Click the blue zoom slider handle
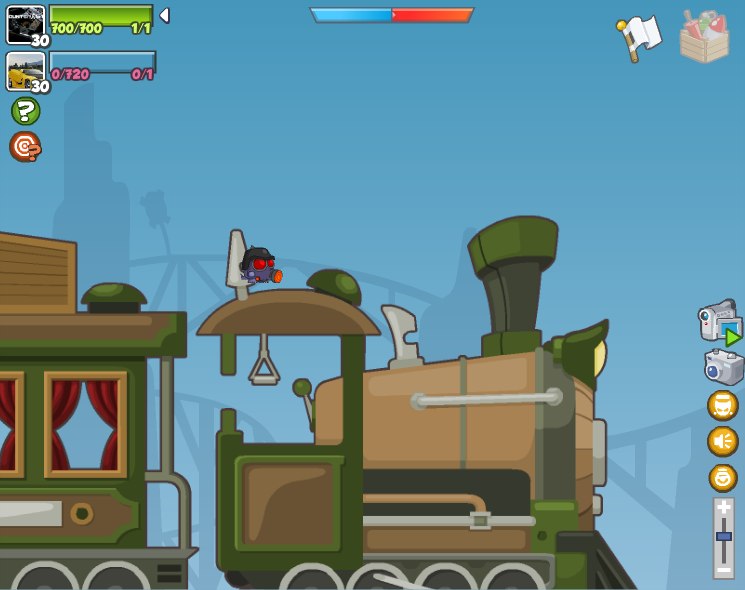The width and height of the screenshot is (745, 590). pyautogui.click(x=724, y=537)
